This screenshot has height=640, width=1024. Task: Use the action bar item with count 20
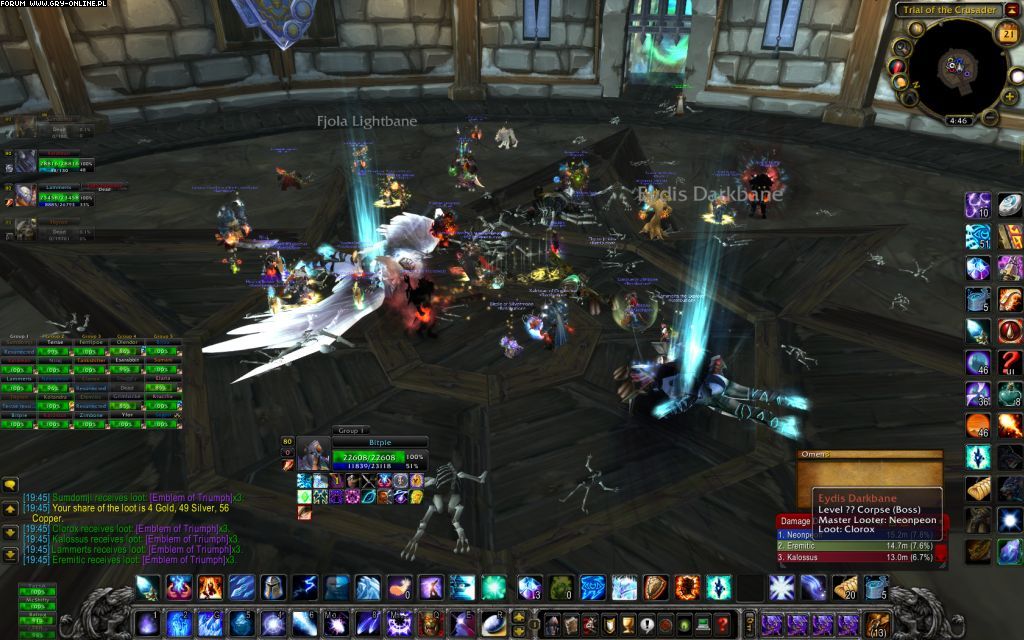[846, 587]
